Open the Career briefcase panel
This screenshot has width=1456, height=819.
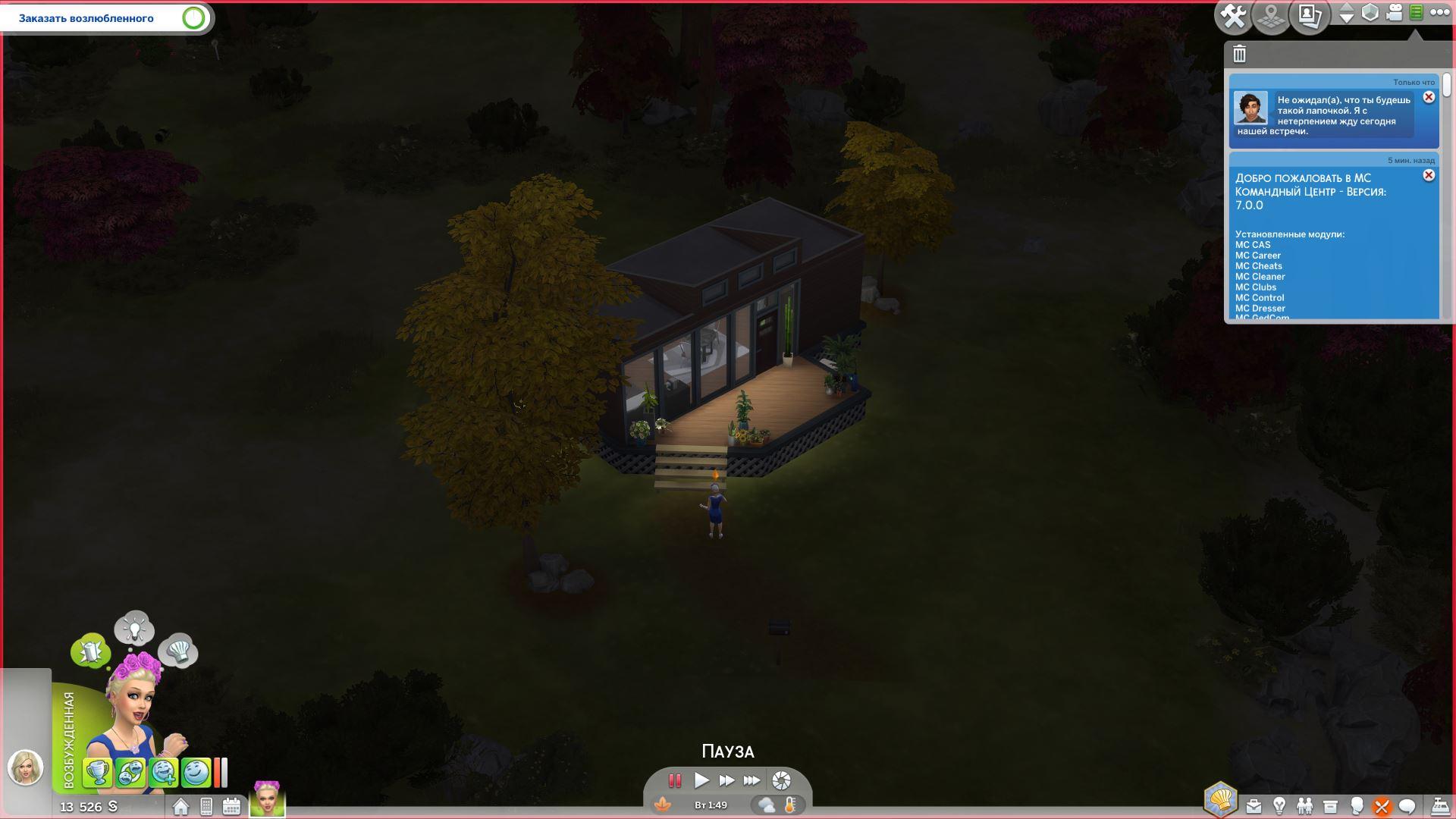1254,806
